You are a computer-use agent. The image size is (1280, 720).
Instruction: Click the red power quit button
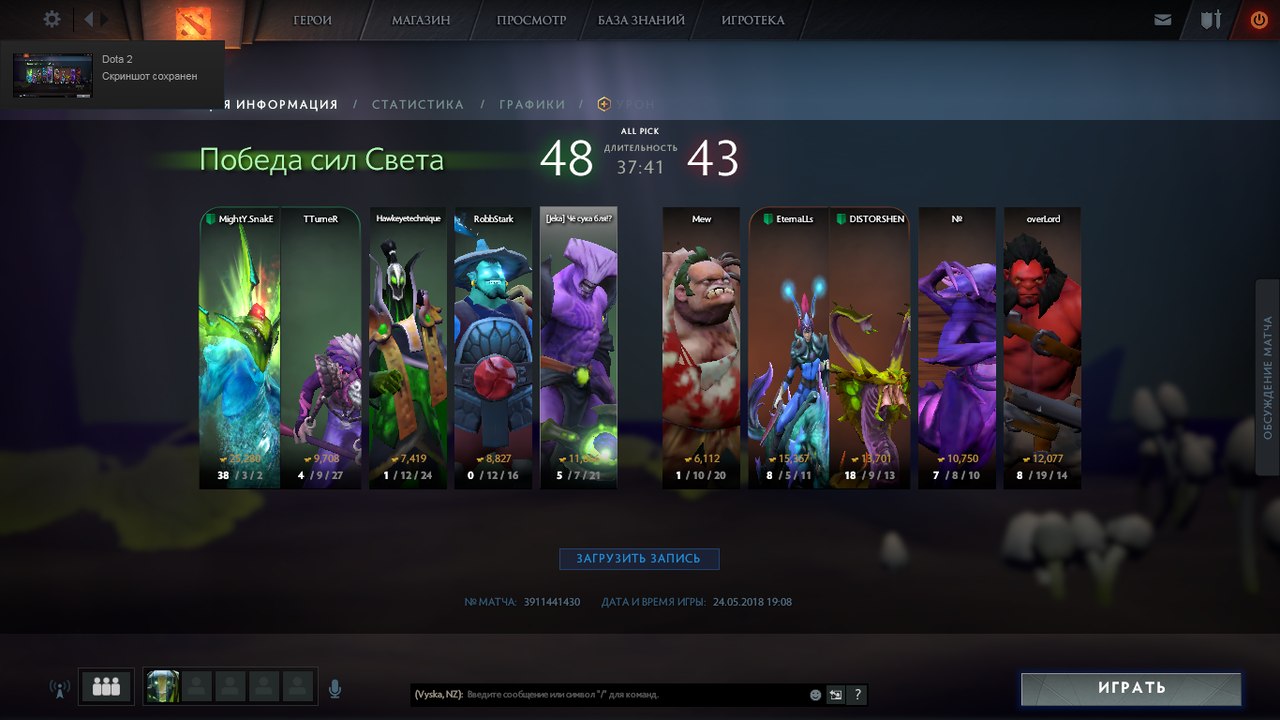[x=1258, y=20]
